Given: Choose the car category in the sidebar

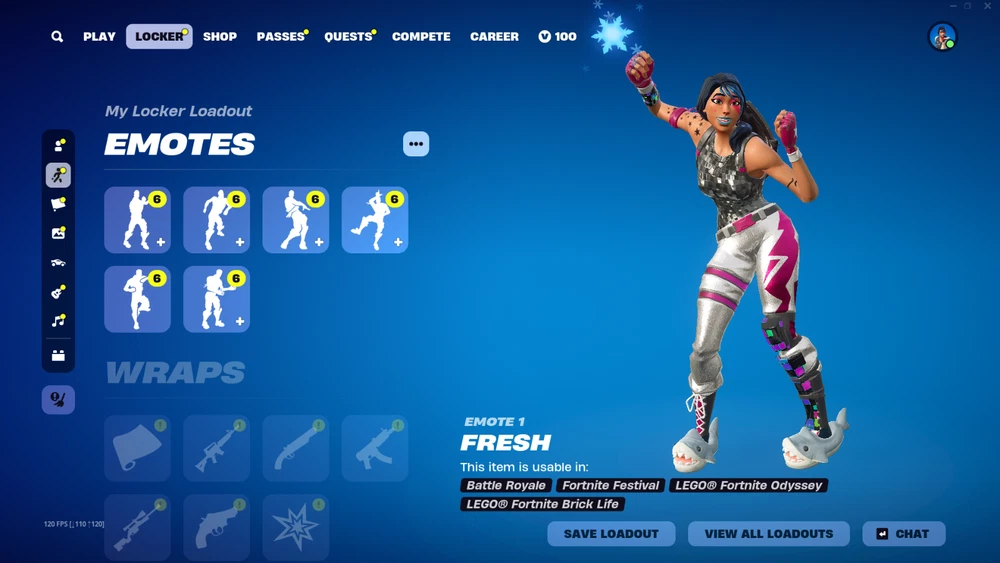Looking at the screenshot, I should point(58,263).
